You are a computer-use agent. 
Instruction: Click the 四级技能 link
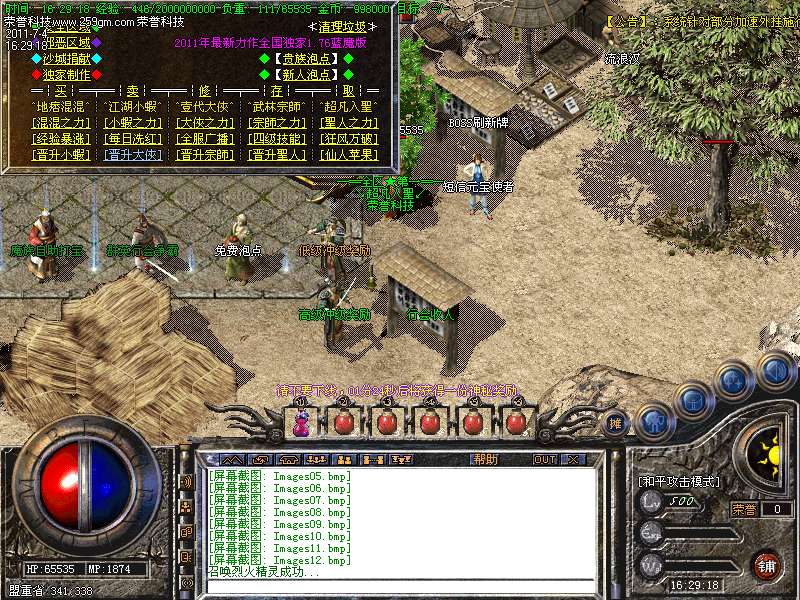pyautogui.click(x=277, y=139)
